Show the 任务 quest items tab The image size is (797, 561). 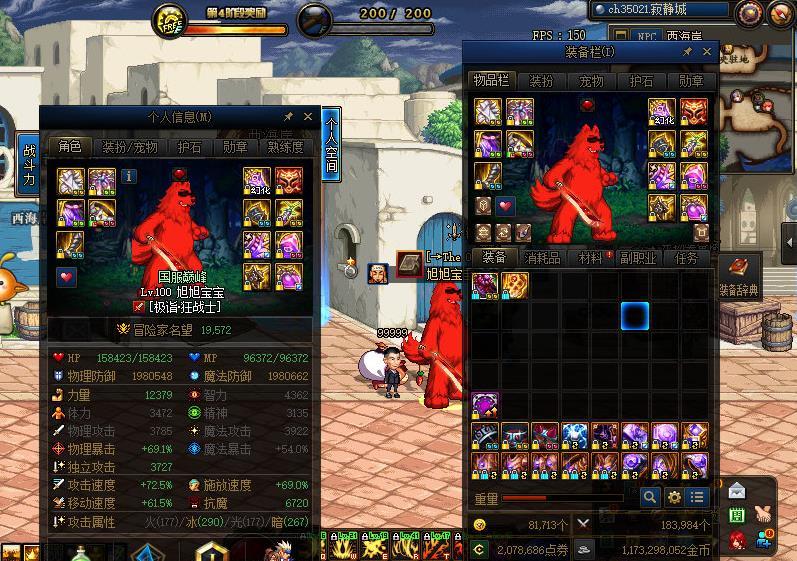coord(686,258)
